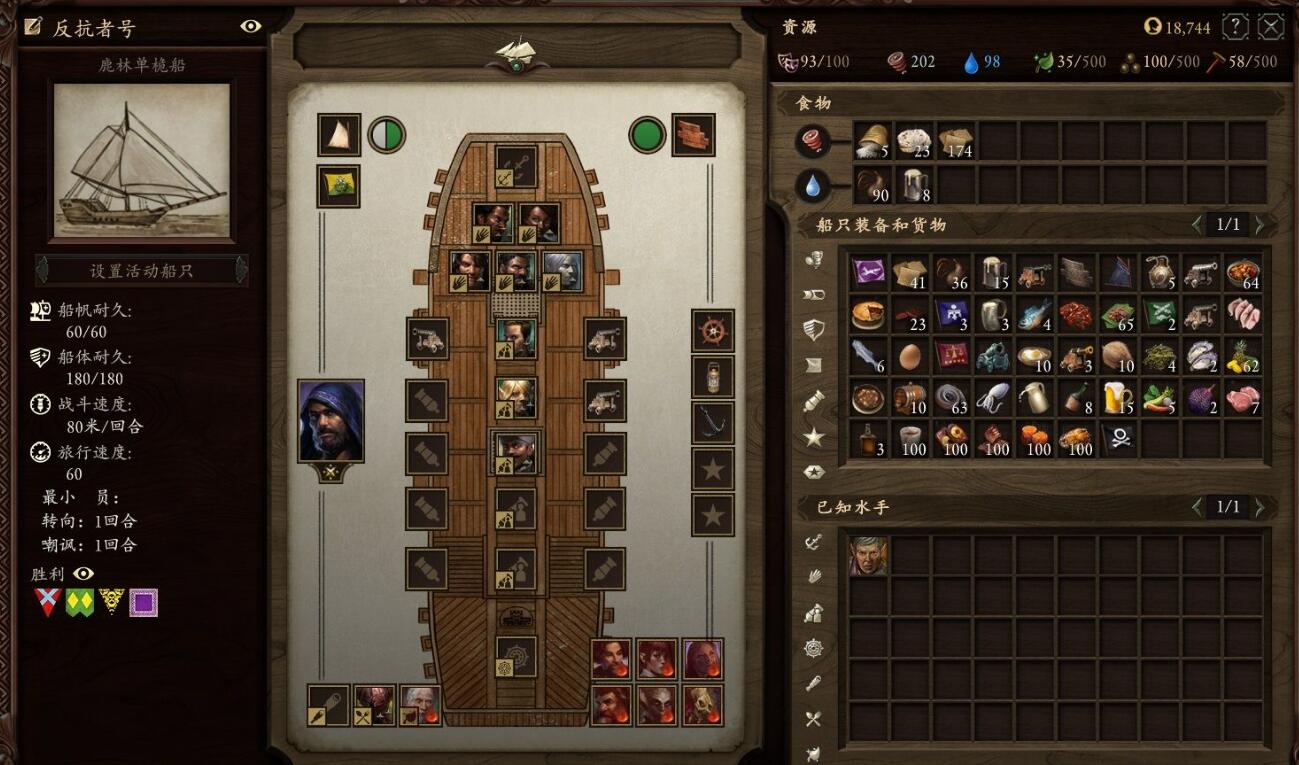Screen dimensions: 1299x765
Task: Click the red food category icon
Action: tap(812, 141)
